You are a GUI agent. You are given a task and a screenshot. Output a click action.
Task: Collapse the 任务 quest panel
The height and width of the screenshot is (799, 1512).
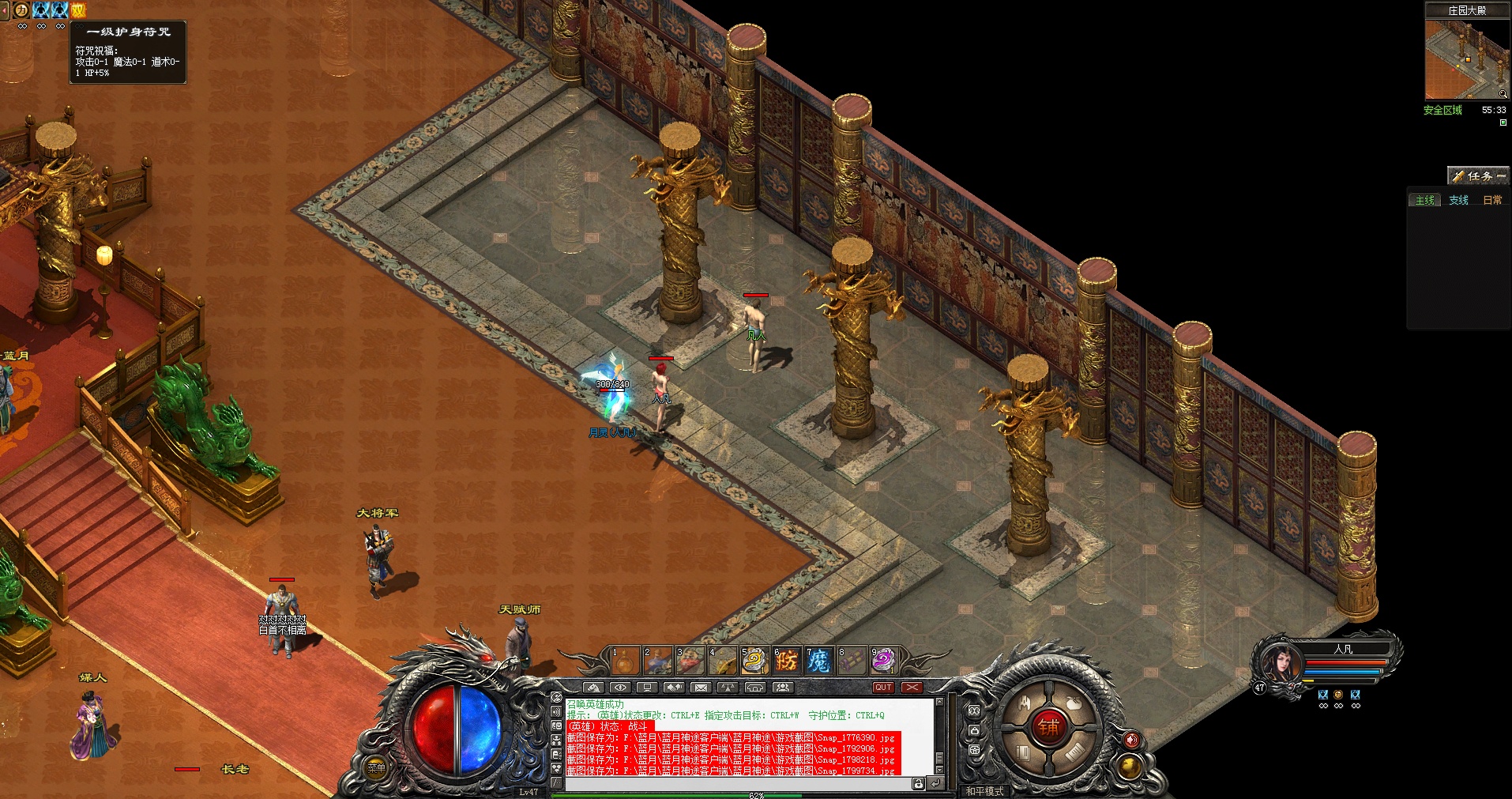coord(1501,176)
